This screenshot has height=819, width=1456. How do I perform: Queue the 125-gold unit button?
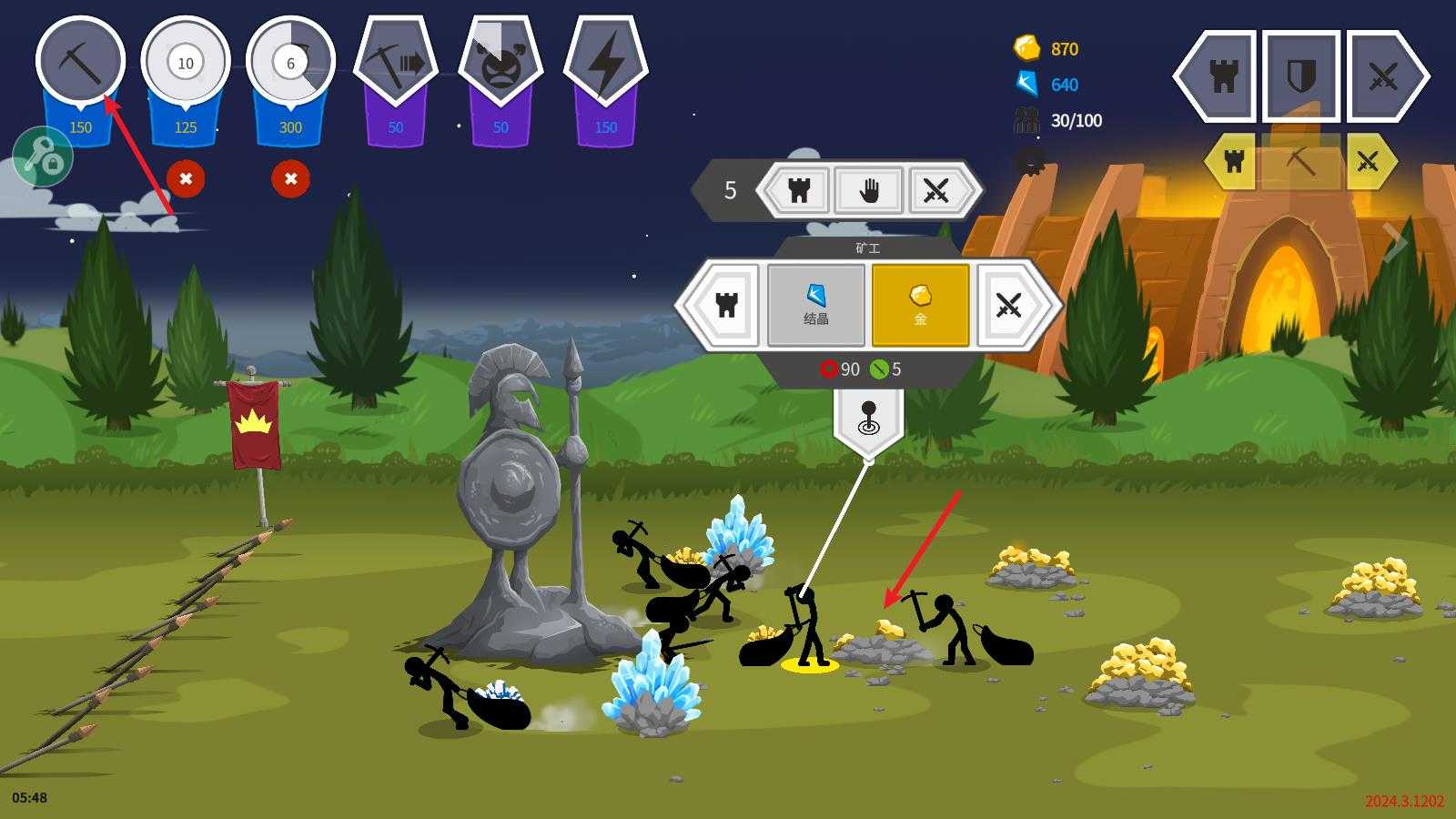point(185,62)
